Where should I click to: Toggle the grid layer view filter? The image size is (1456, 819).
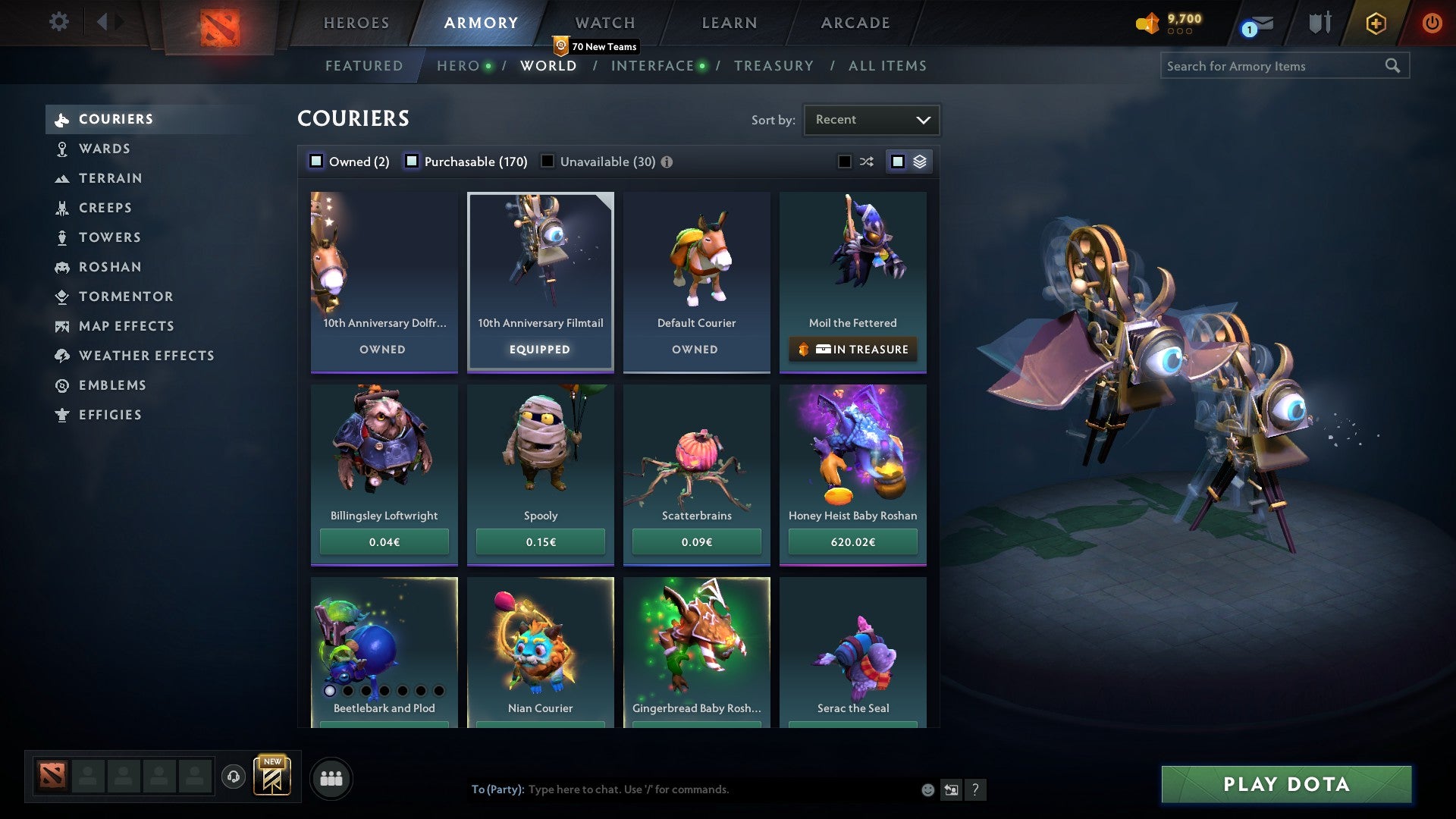pyautogui.click(x=908, y=161)
